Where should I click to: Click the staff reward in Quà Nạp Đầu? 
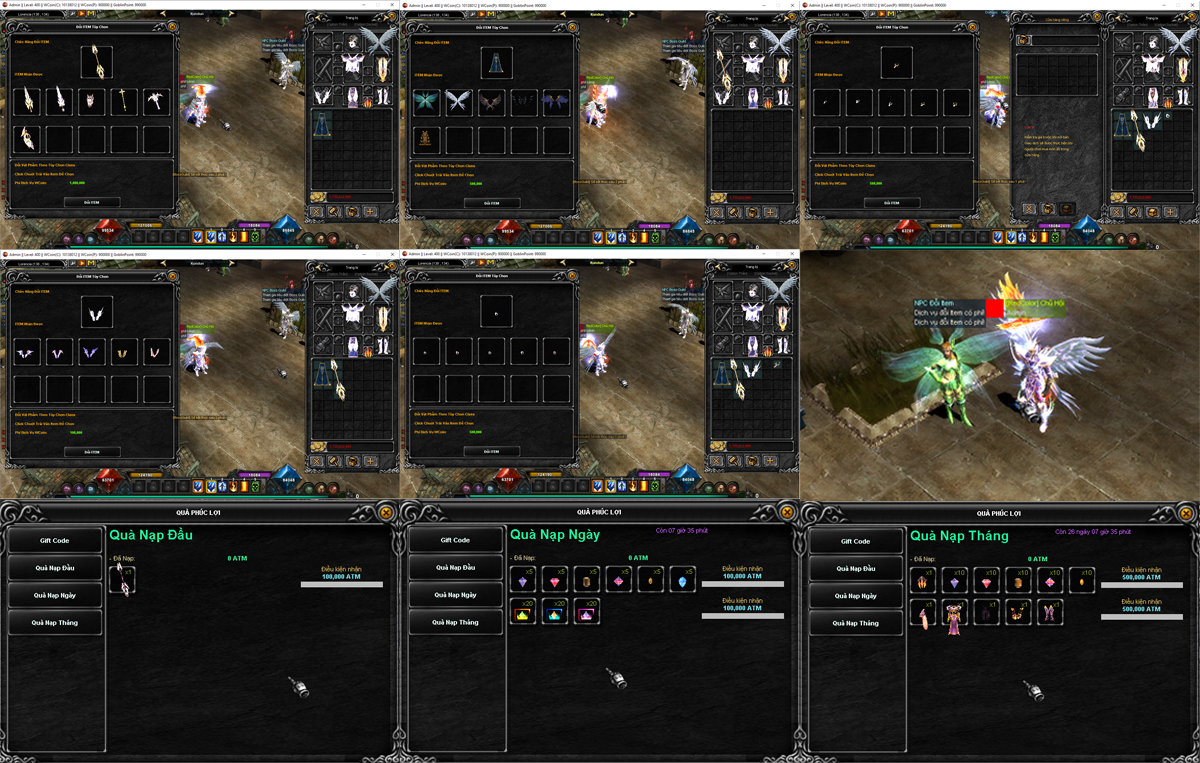(123, 579)
